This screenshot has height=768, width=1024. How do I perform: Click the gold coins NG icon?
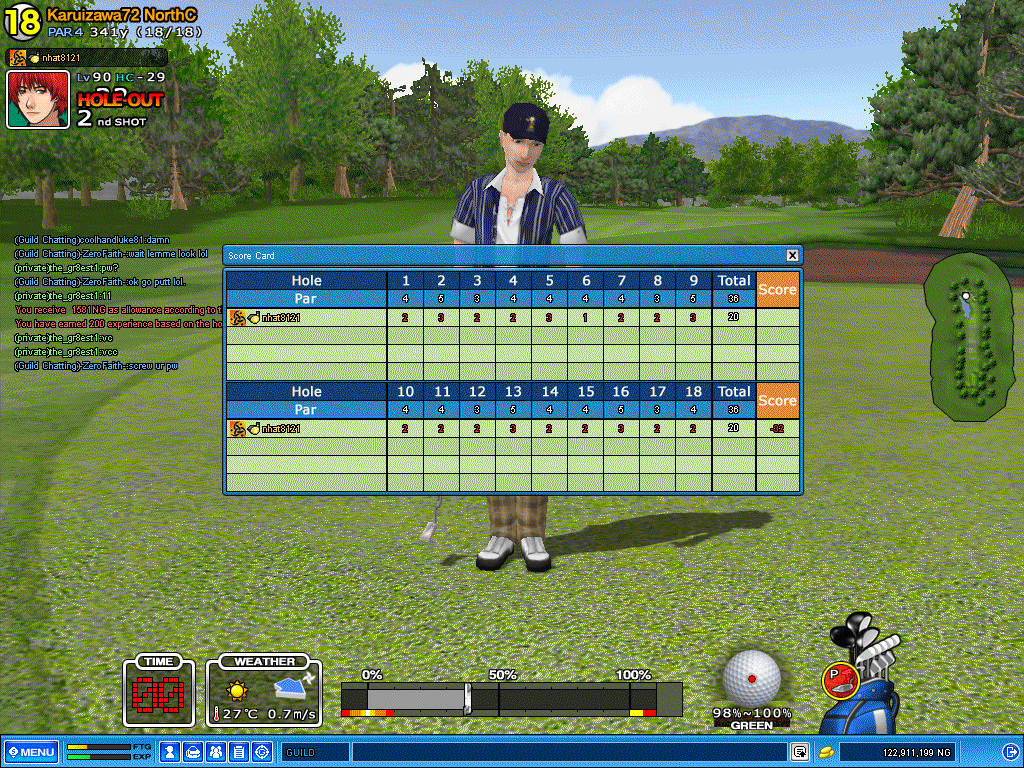coord(826,752)
